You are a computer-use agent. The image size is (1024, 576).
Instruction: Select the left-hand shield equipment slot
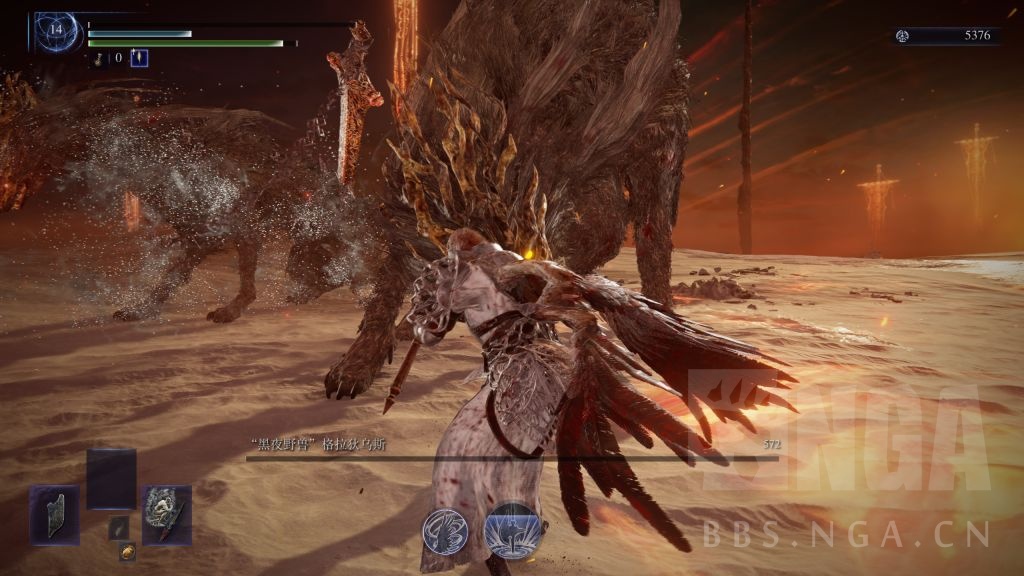(53, 515)
